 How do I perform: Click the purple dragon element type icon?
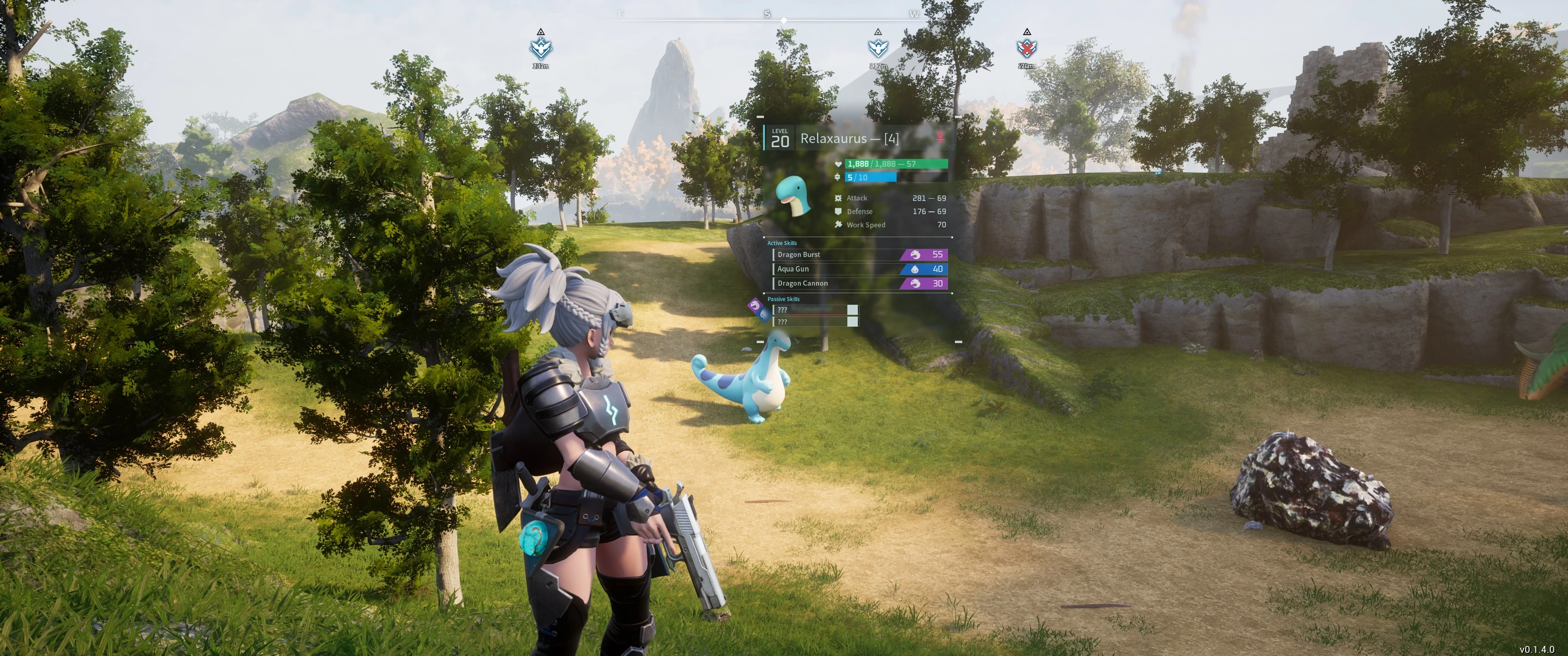point(755,305)
